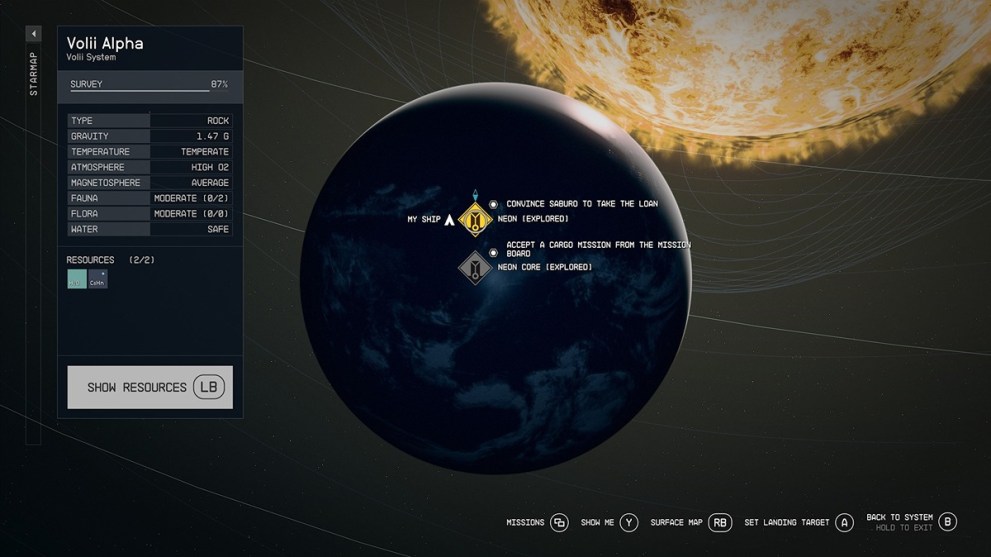Collapse the Starmap side panel arrow

coord(33,34)
